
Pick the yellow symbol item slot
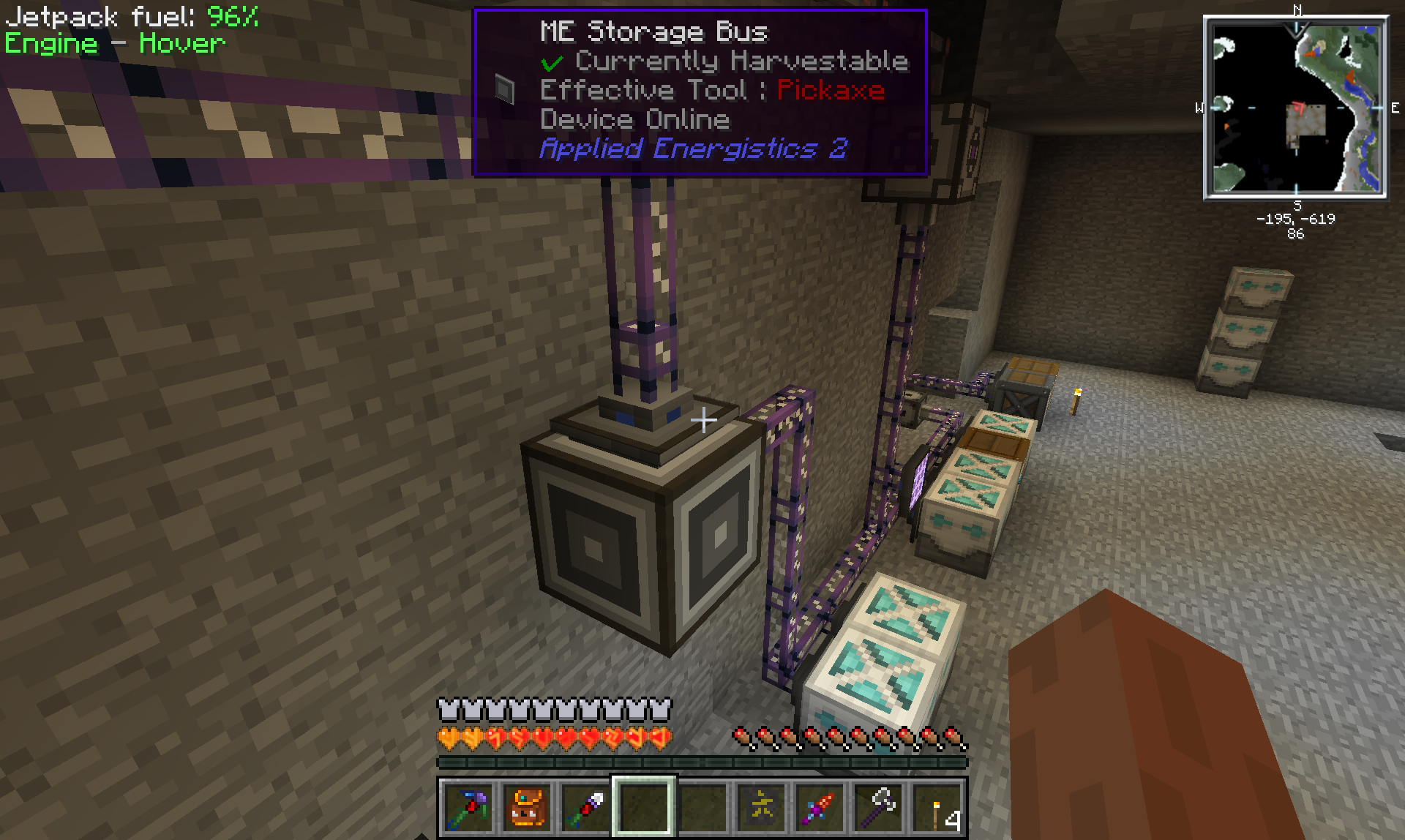[761, 808]
